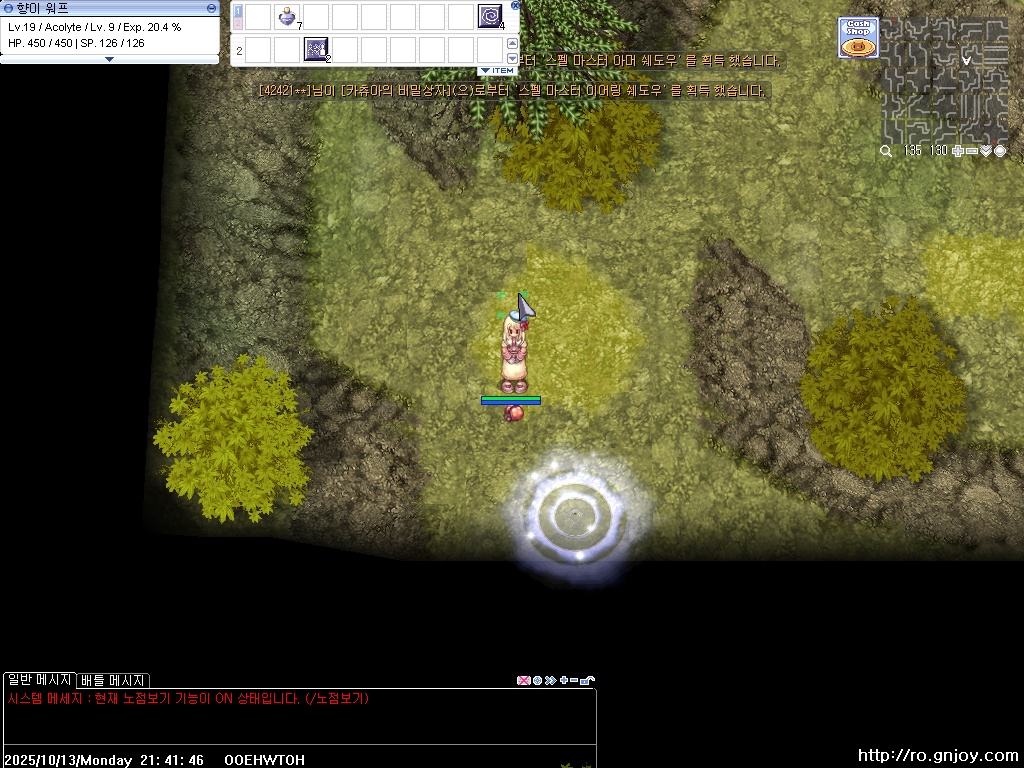
Task: Toggle the chat window lock icon
Action: pos(588,680)
